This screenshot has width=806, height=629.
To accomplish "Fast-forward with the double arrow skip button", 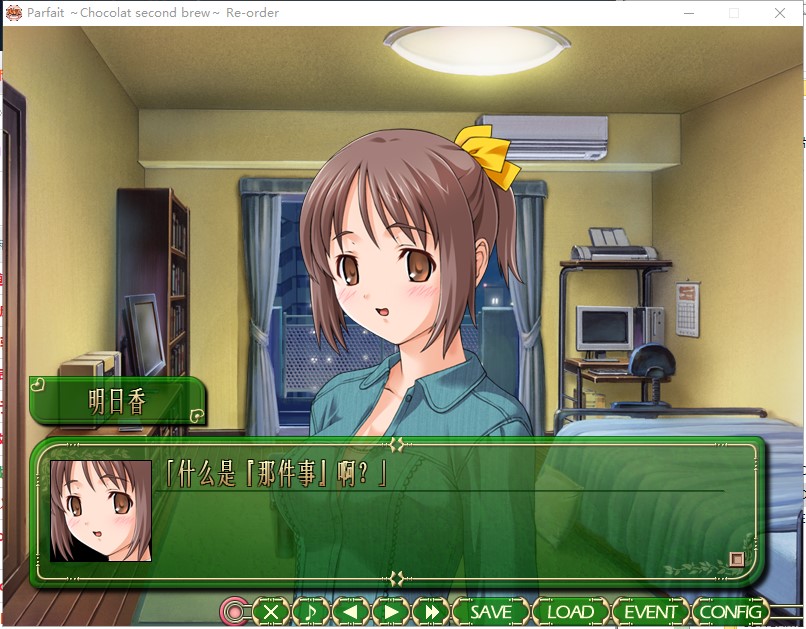I will click(x=431, y=611).
